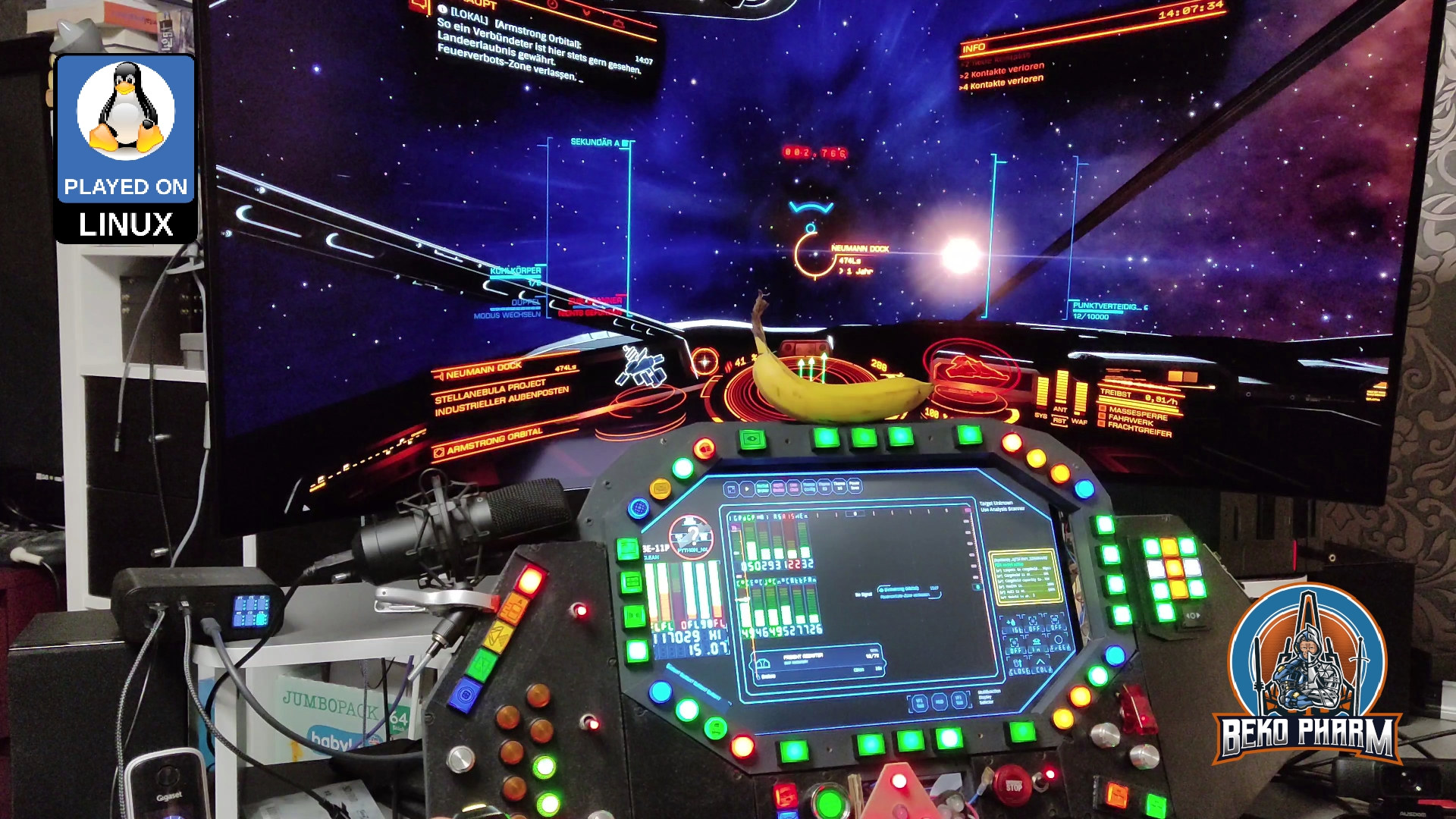Click the Played on Linux badge
The height and width of the screenshot is (819, 1456).
click(x=126, y=149)
